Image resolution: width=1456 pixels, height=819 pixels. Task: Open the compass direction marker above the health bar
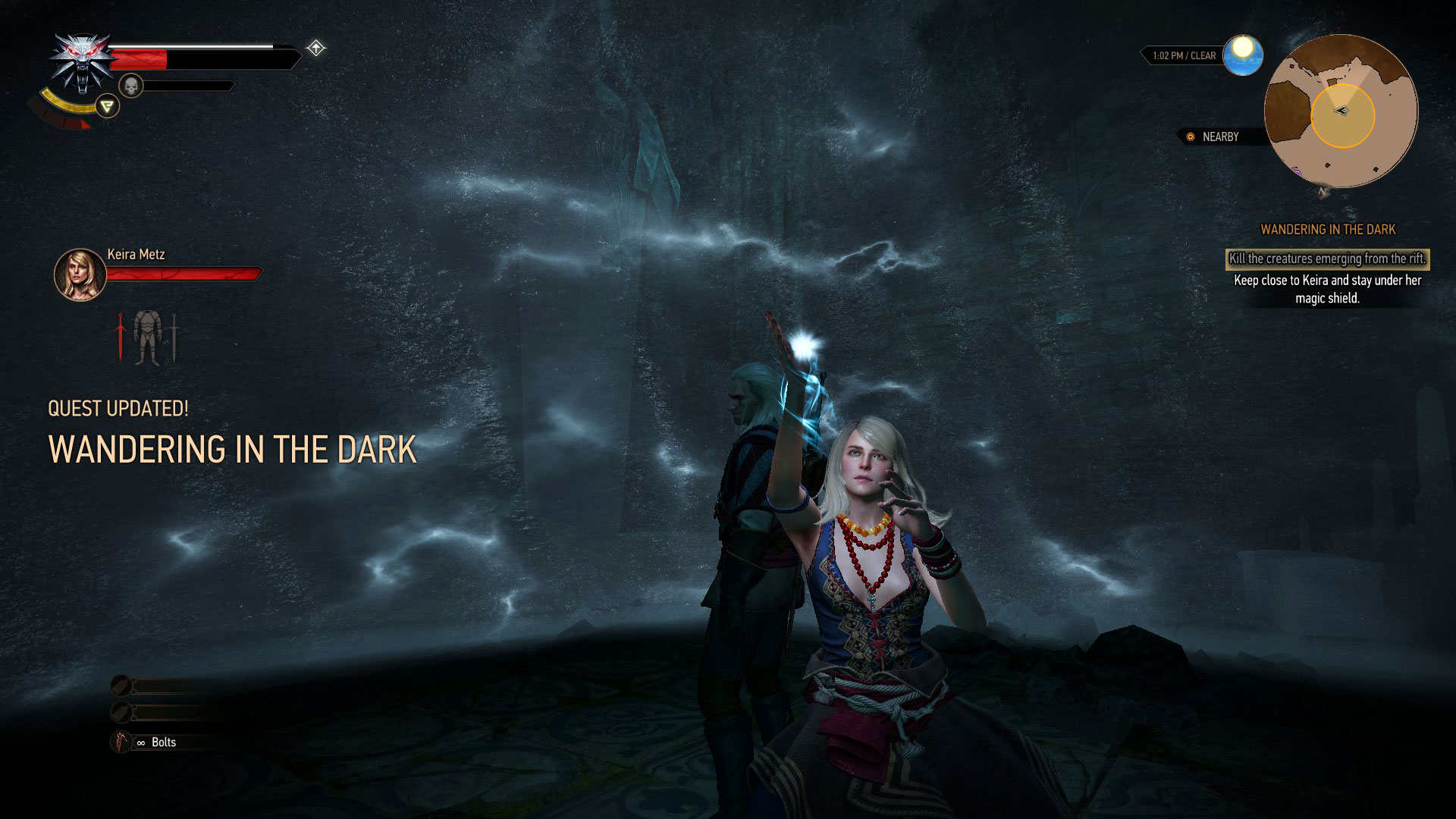coord(315,48)
